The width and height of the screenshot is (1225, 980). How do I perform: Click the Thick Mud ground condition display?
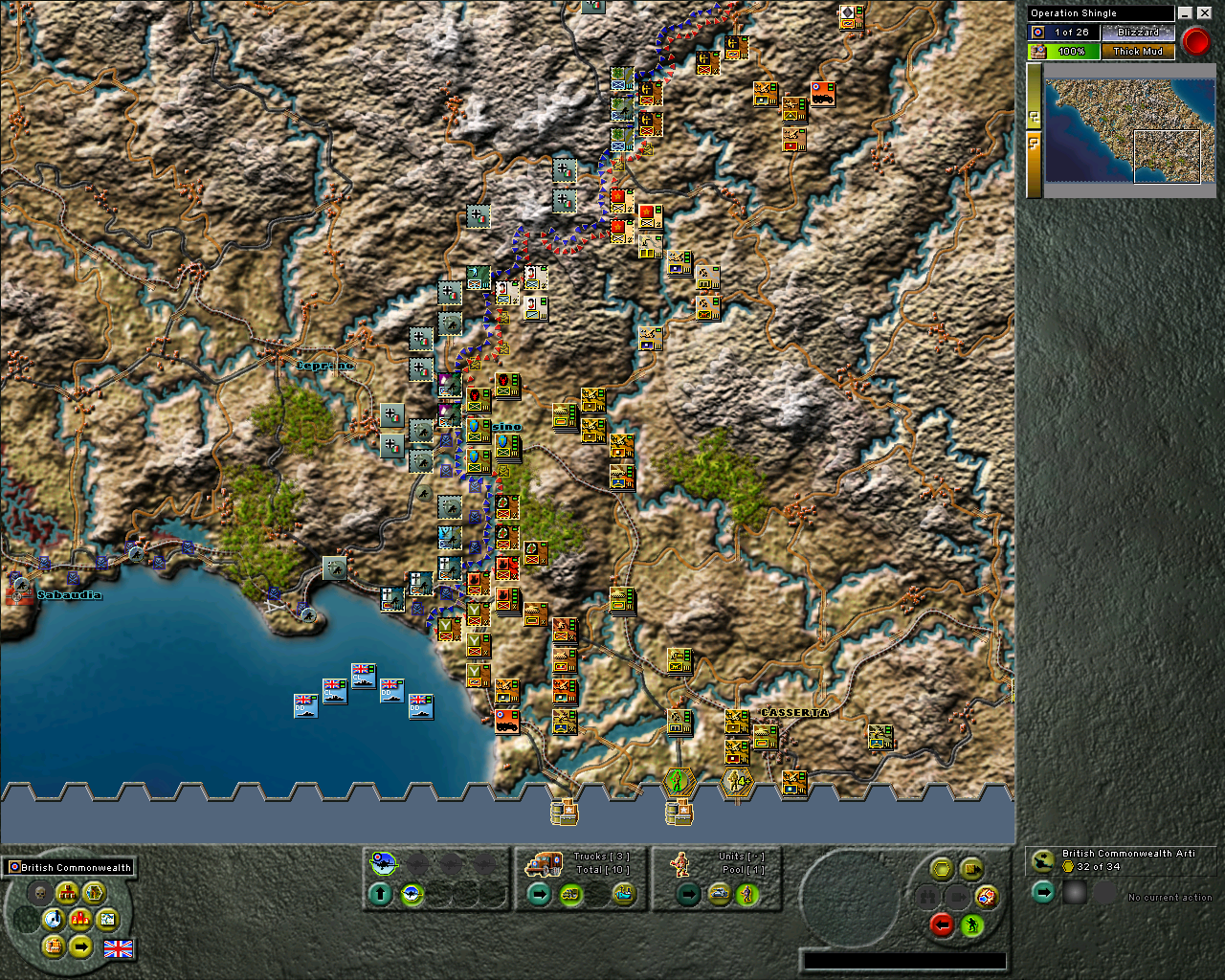click(1138, 51)
